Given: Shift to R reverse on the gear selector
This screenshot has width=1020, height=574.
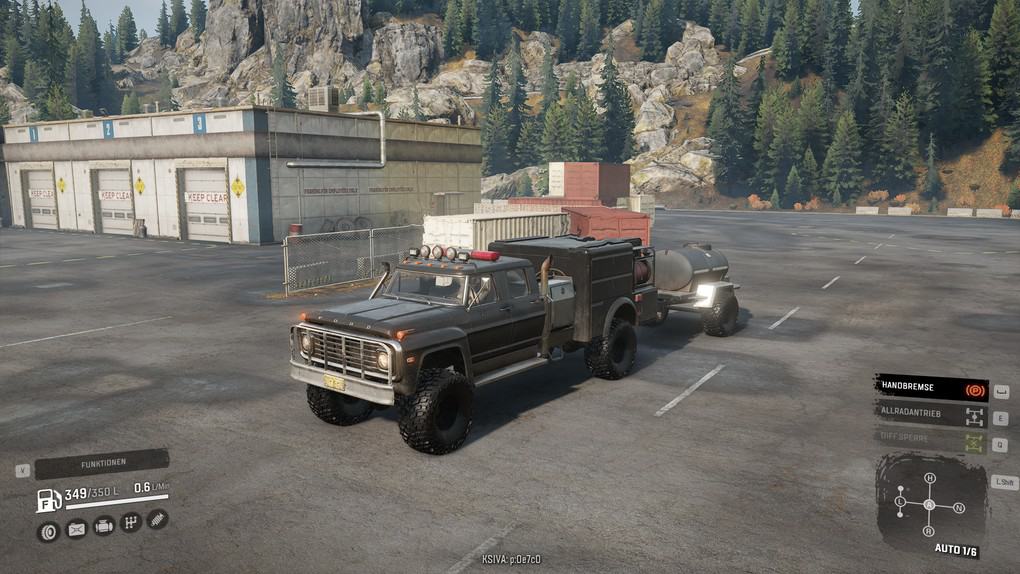Looking at the screenshot, I should [x=929, y=533].
